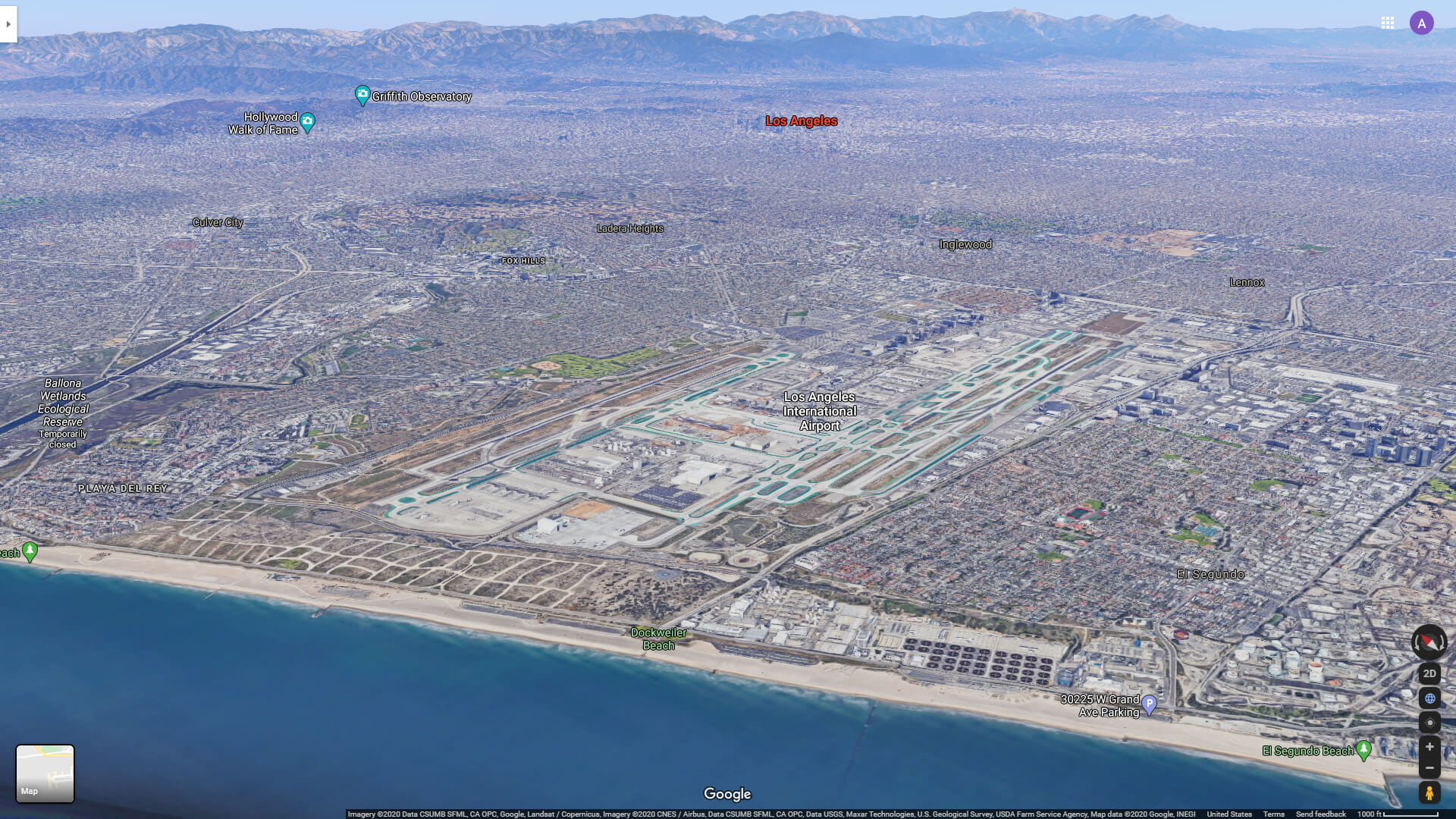Open your Google account avatar menu
The image size is (1456, 819).
tap(1421, 23)
